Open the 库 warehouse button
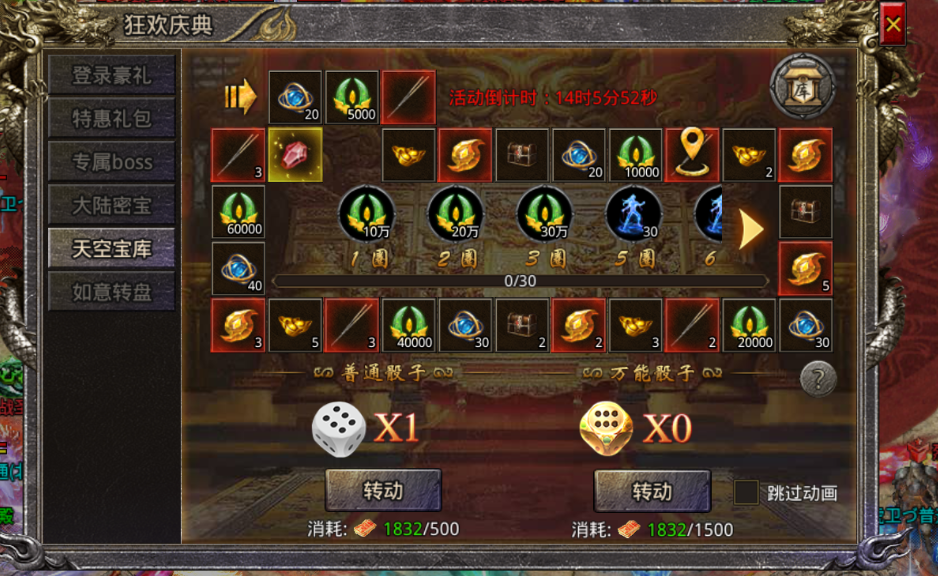 point(802,87)
